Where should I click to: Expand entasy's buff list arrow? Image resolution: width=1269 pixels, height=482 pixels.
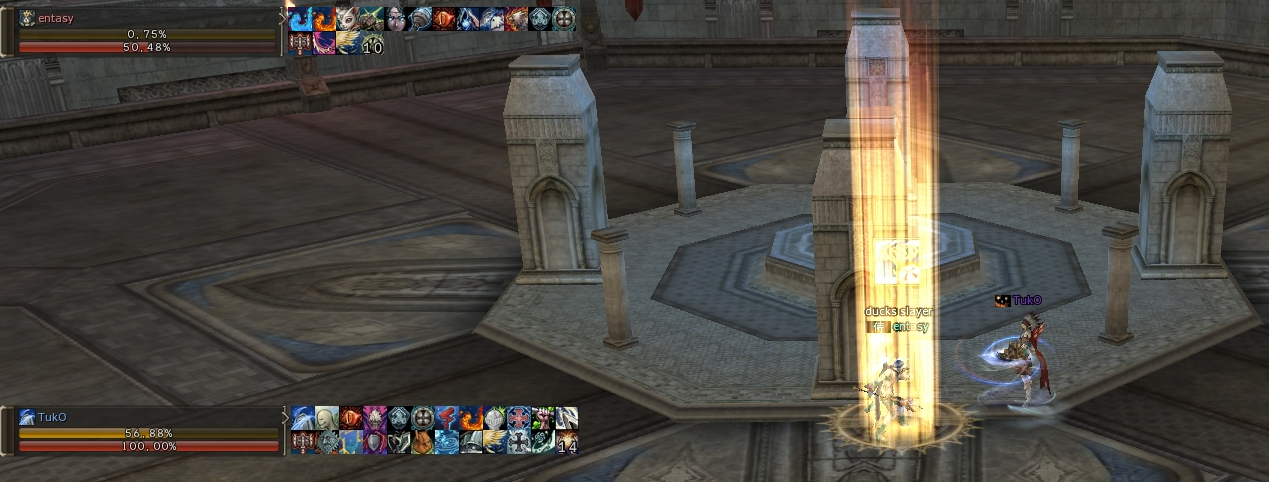pyautogui.click(x=284, y=18)
